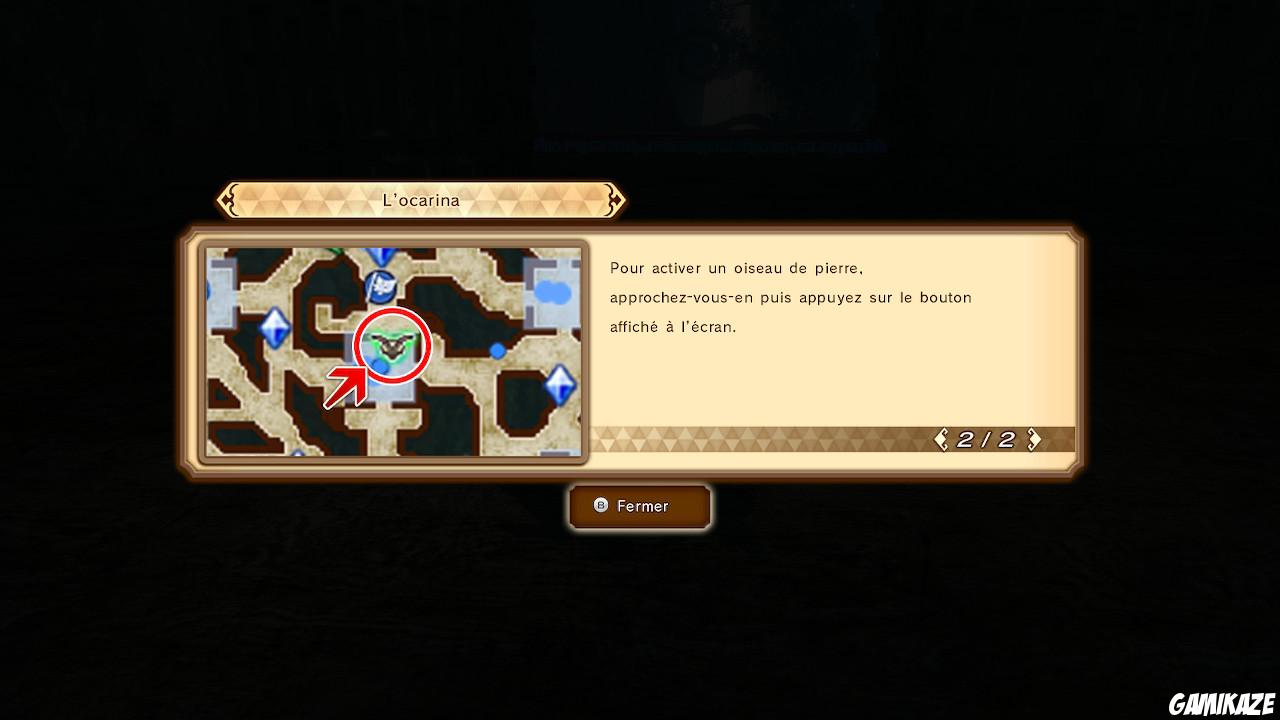
Task: Select the L'ocarina title banner
Action: 421,200
